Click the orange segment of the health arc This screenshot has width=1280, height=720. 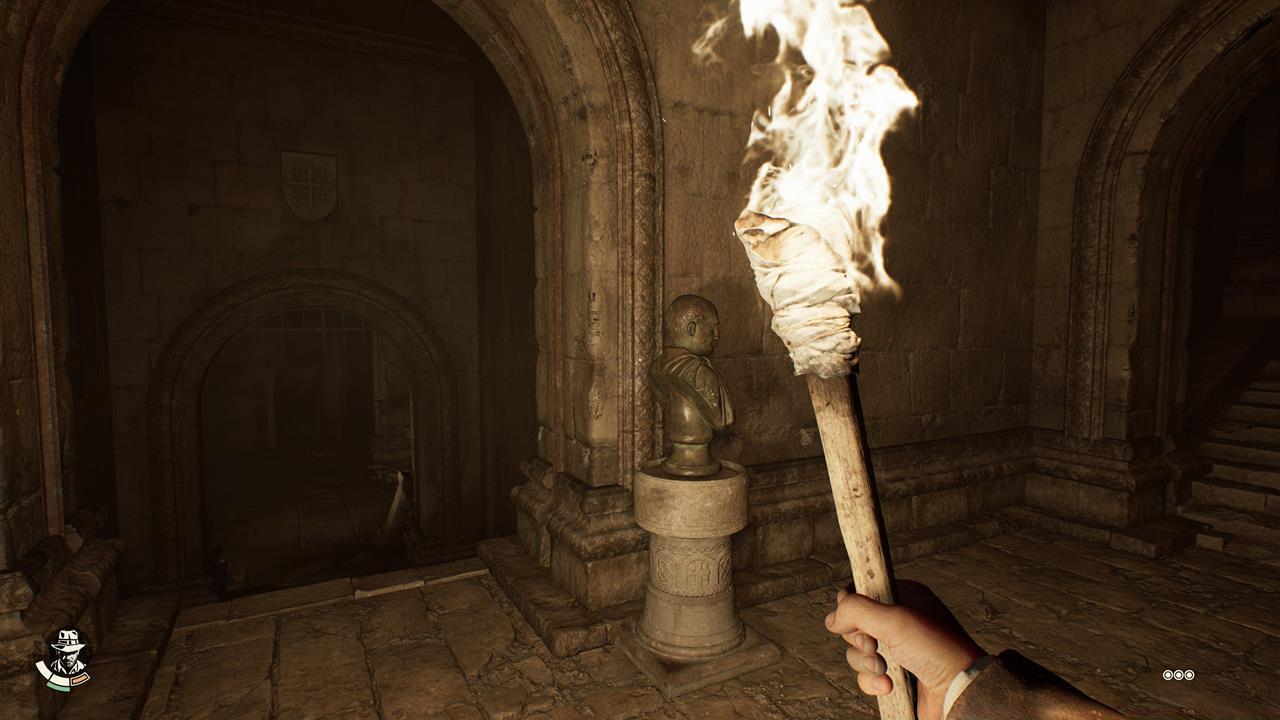pyautogui.click(x=80, y=679)
